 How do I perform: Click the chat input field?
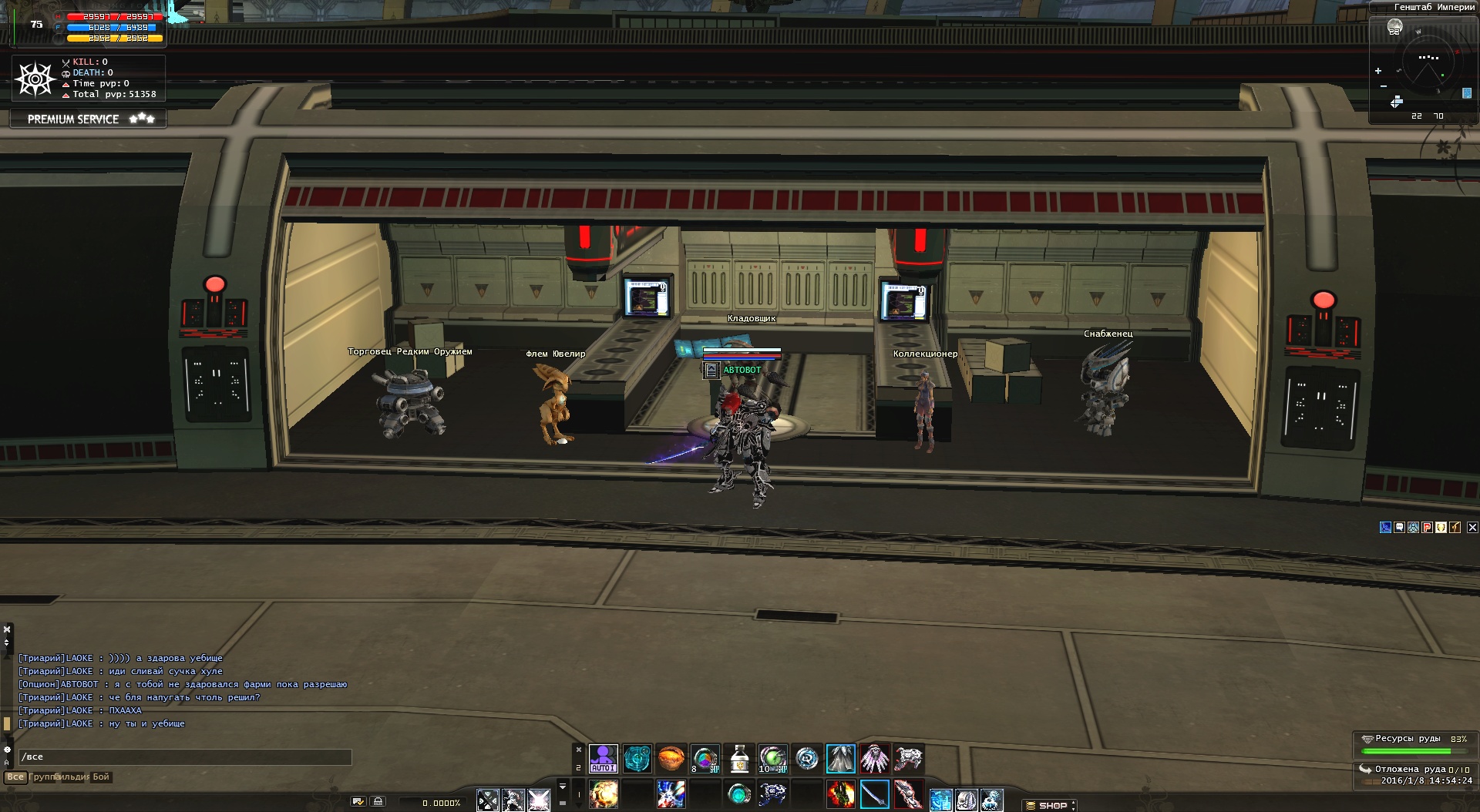[x=185, y=757]
